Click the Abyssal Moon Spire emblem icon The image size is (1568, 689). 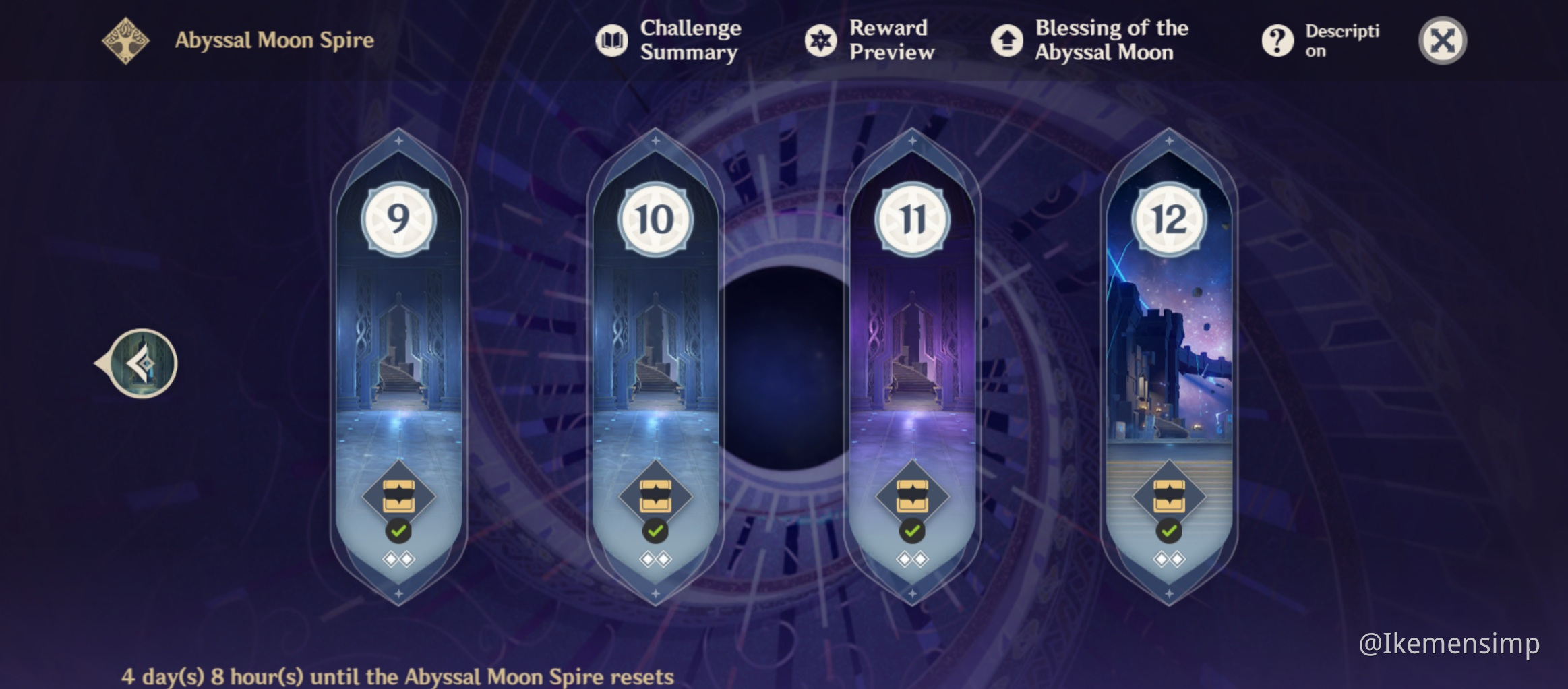click(127, 39)
